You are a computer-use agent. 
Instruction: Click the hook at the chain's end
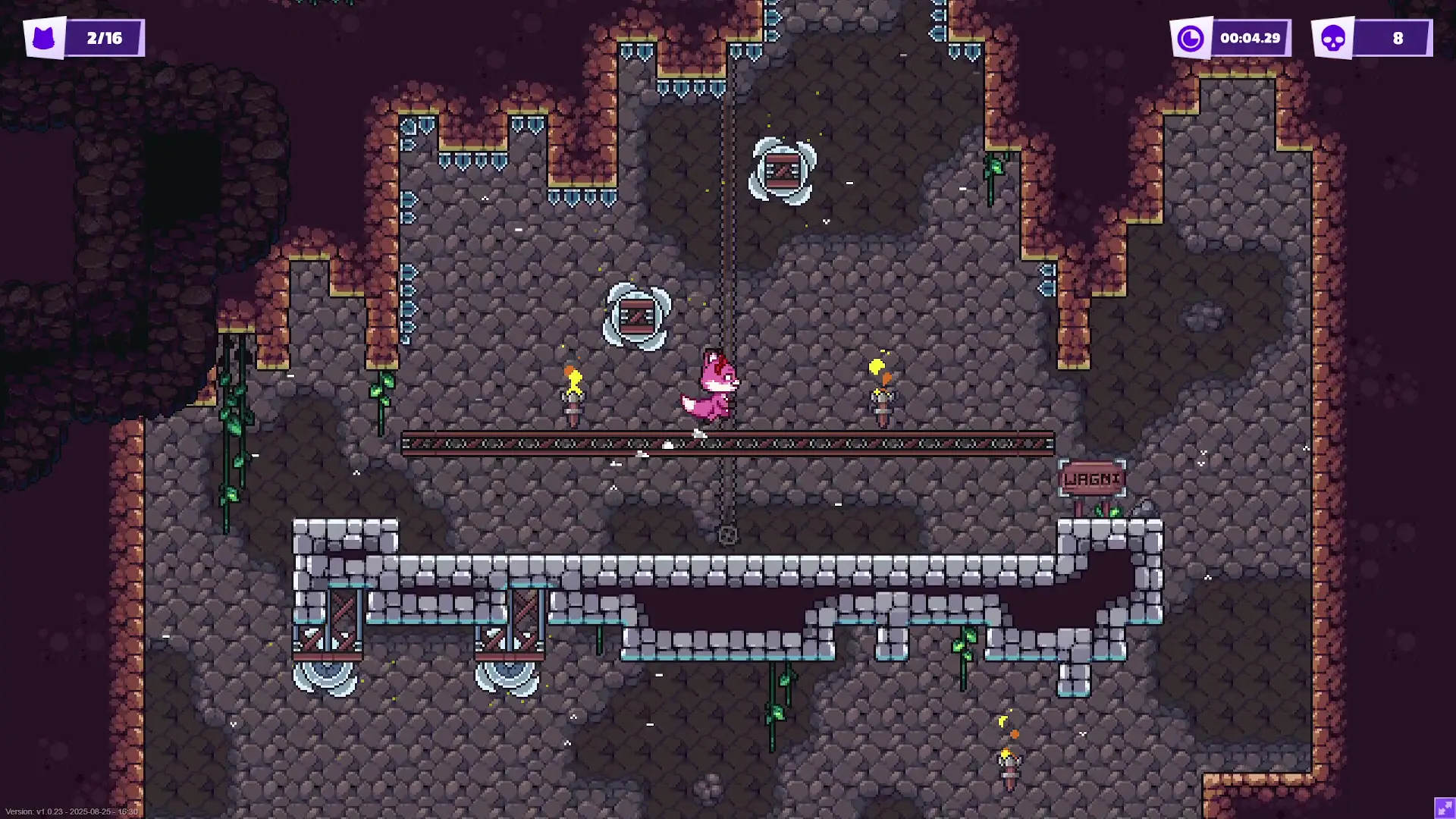(x=726, y=535)
